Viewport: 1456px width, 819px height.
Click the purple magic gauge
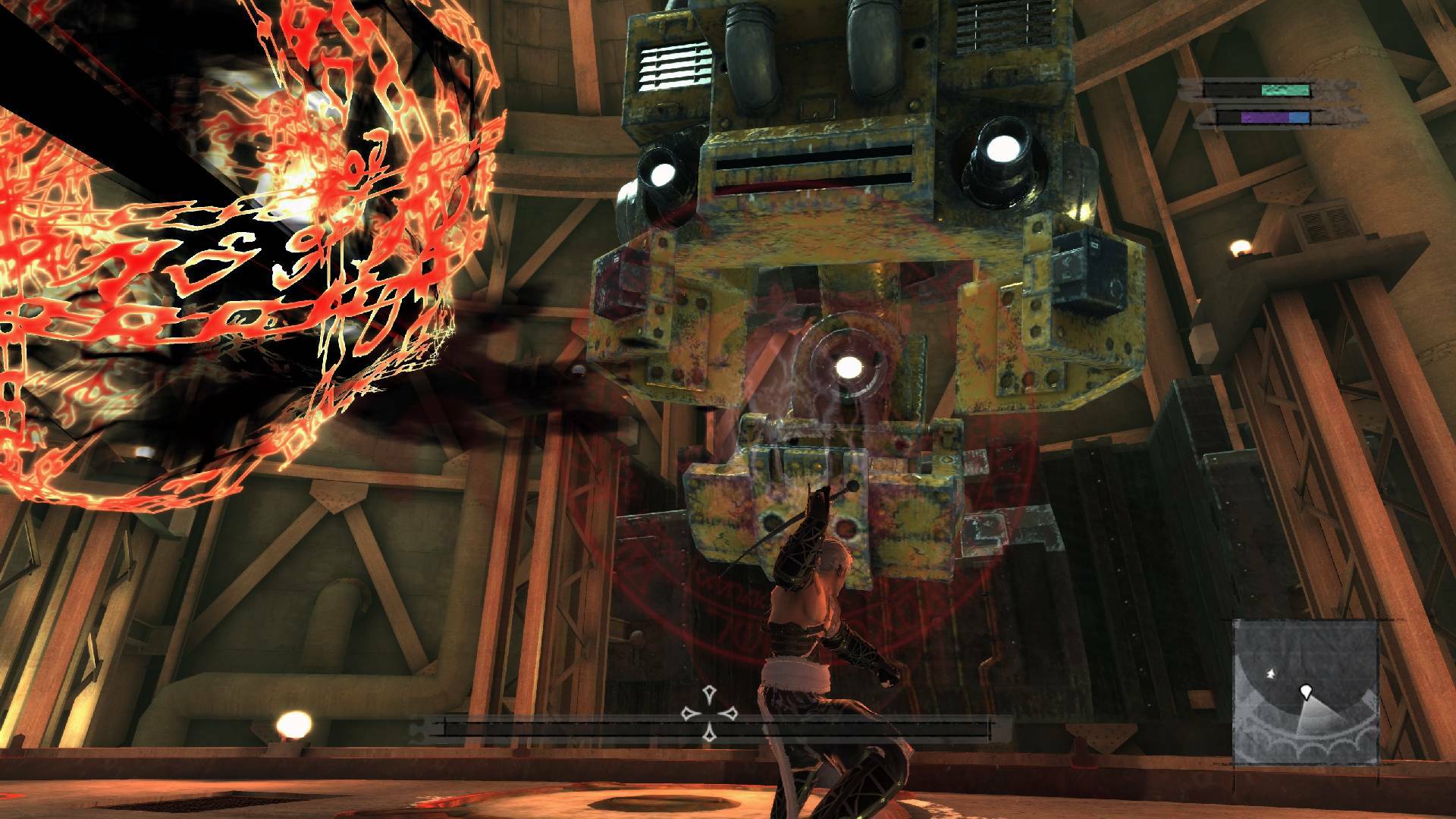pos(1264,118)
